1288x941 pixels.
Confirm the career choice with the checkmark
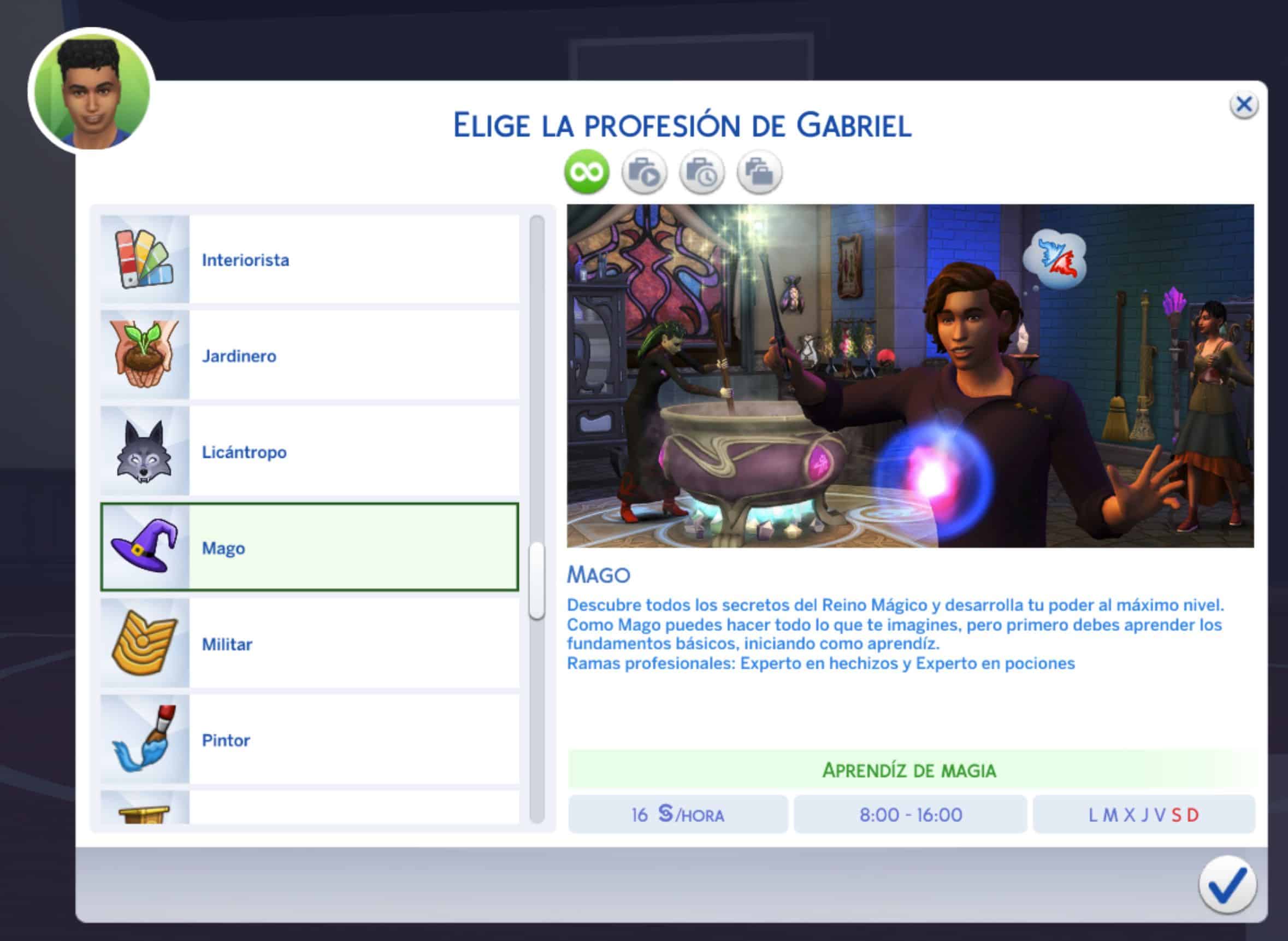[x=1226, y=885]
